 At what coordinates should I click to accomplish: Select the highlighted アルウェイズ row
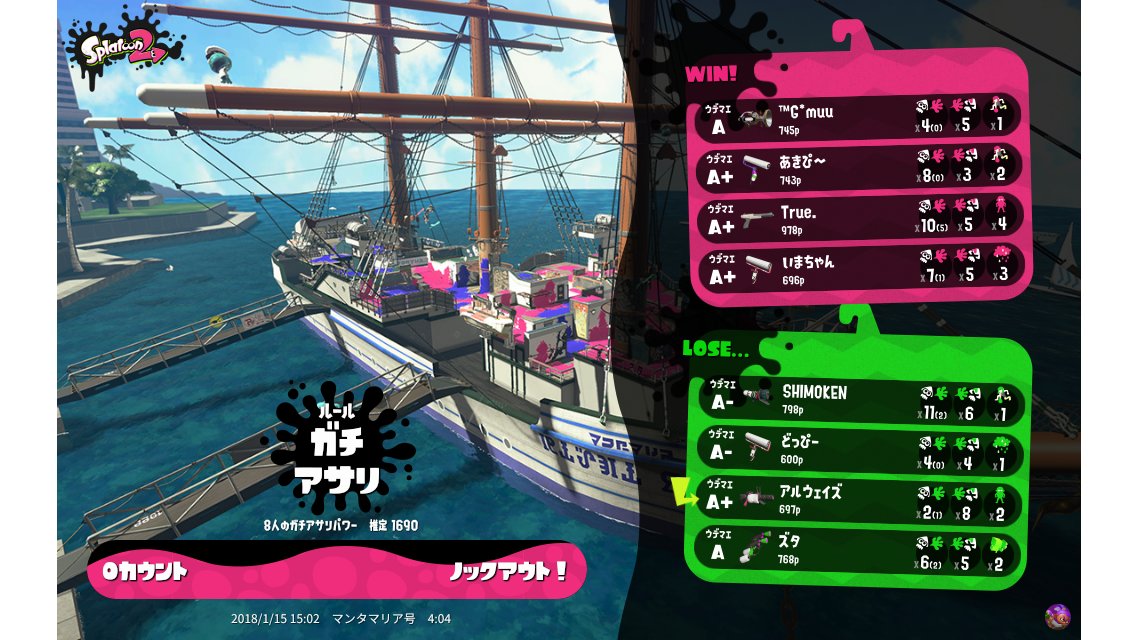click(860, 500)
